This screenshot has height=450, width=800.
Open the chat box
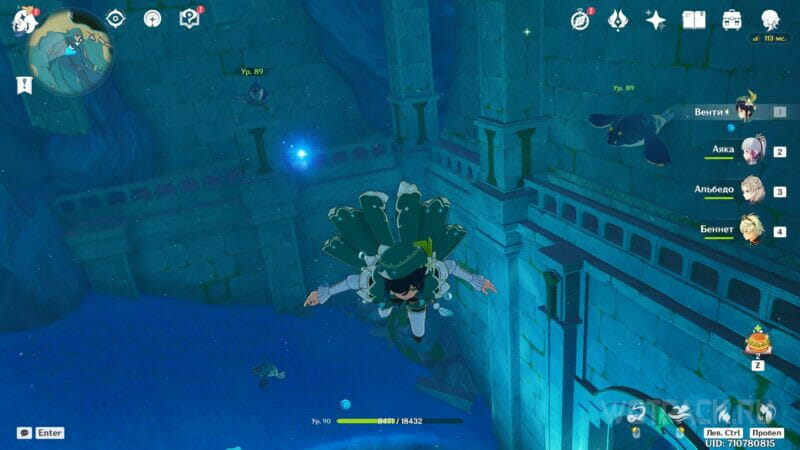(24, 433)
